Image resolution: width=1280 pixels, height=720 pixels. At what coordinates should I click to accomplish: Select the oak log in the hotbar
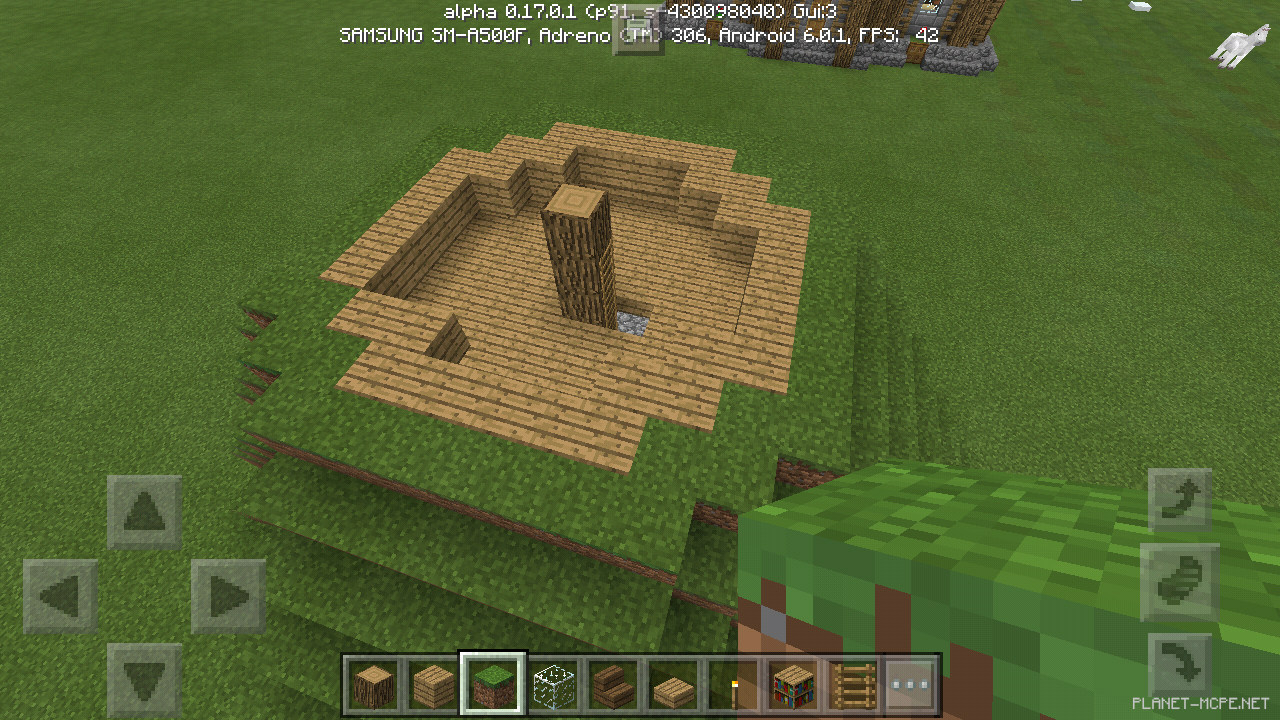tap(373, 684)
